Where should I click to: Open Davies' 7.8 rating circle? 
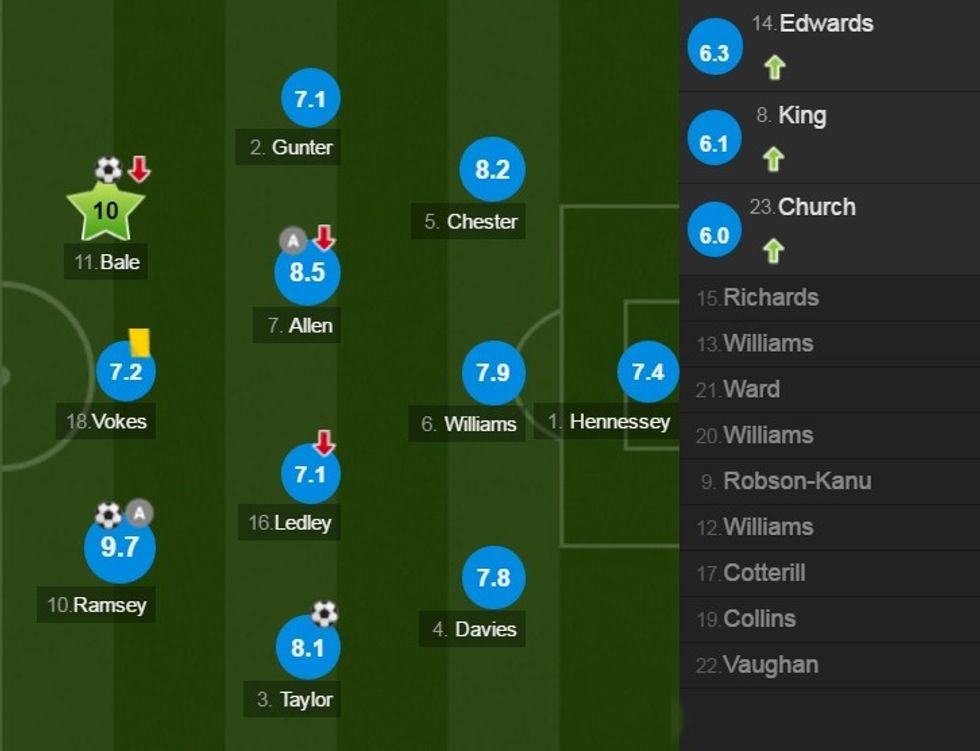coord(493,578)
